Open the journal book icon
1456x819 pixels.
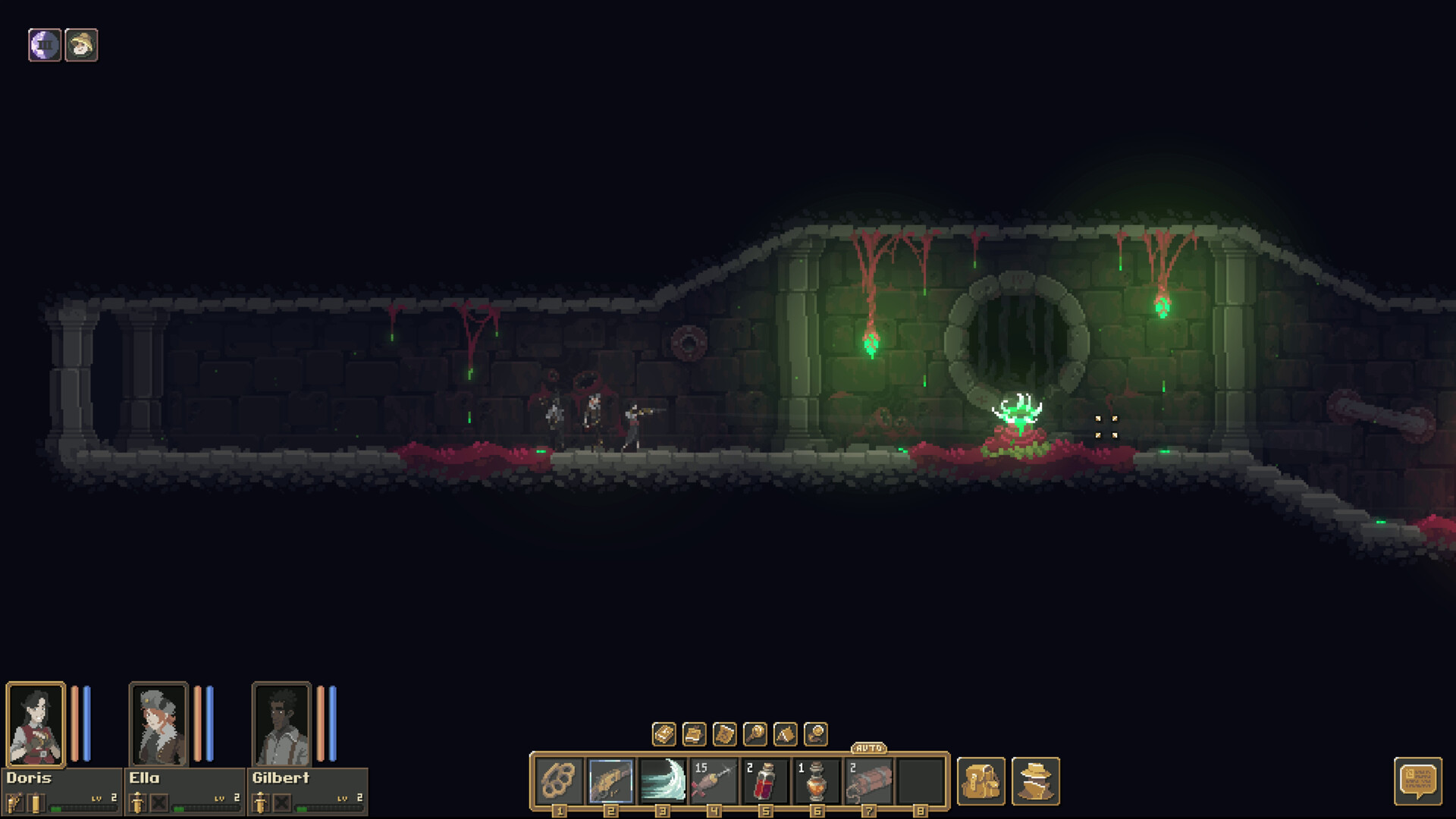point(664,734)
